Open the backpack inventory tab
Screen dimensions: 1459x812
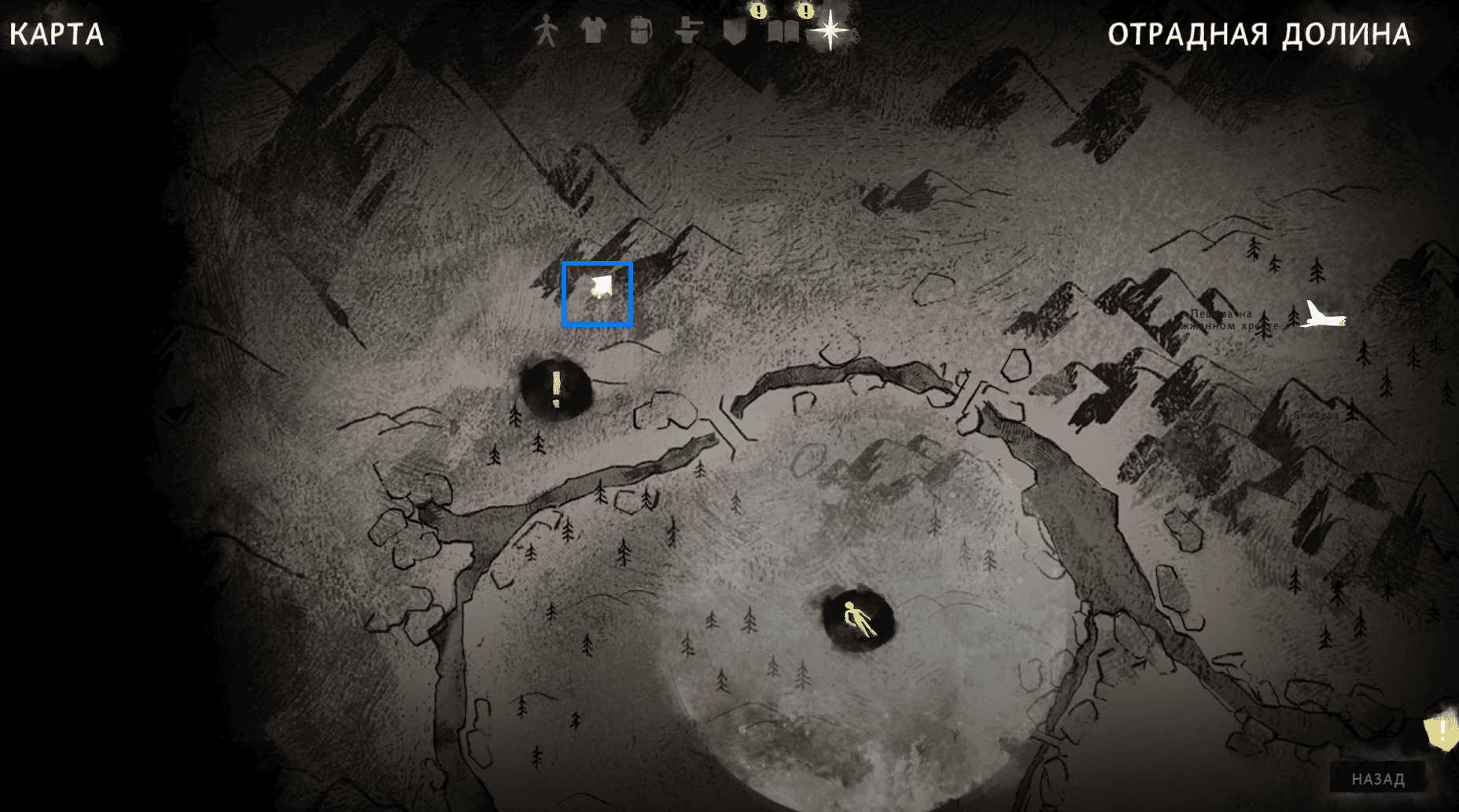[x=640, y=31]
